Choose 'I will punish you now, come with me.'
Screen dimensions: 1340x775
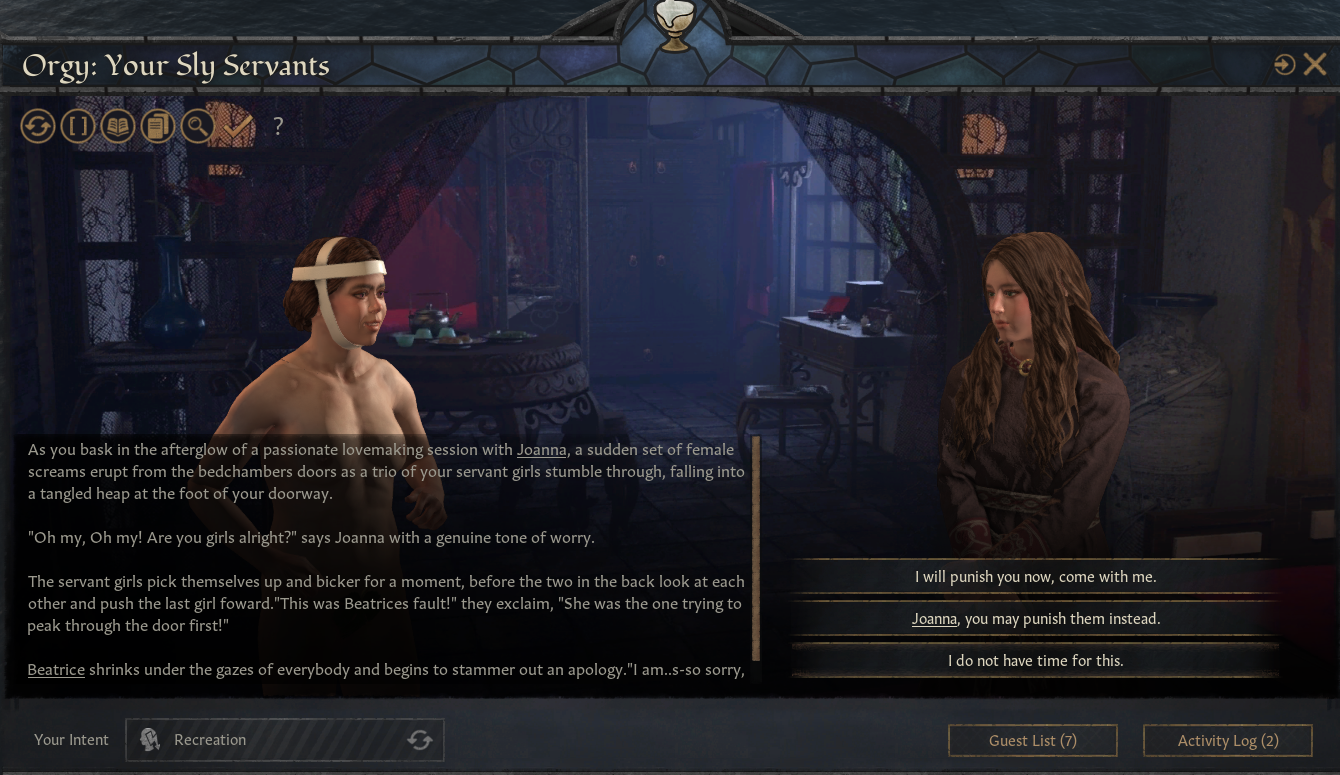[1036, 577]
